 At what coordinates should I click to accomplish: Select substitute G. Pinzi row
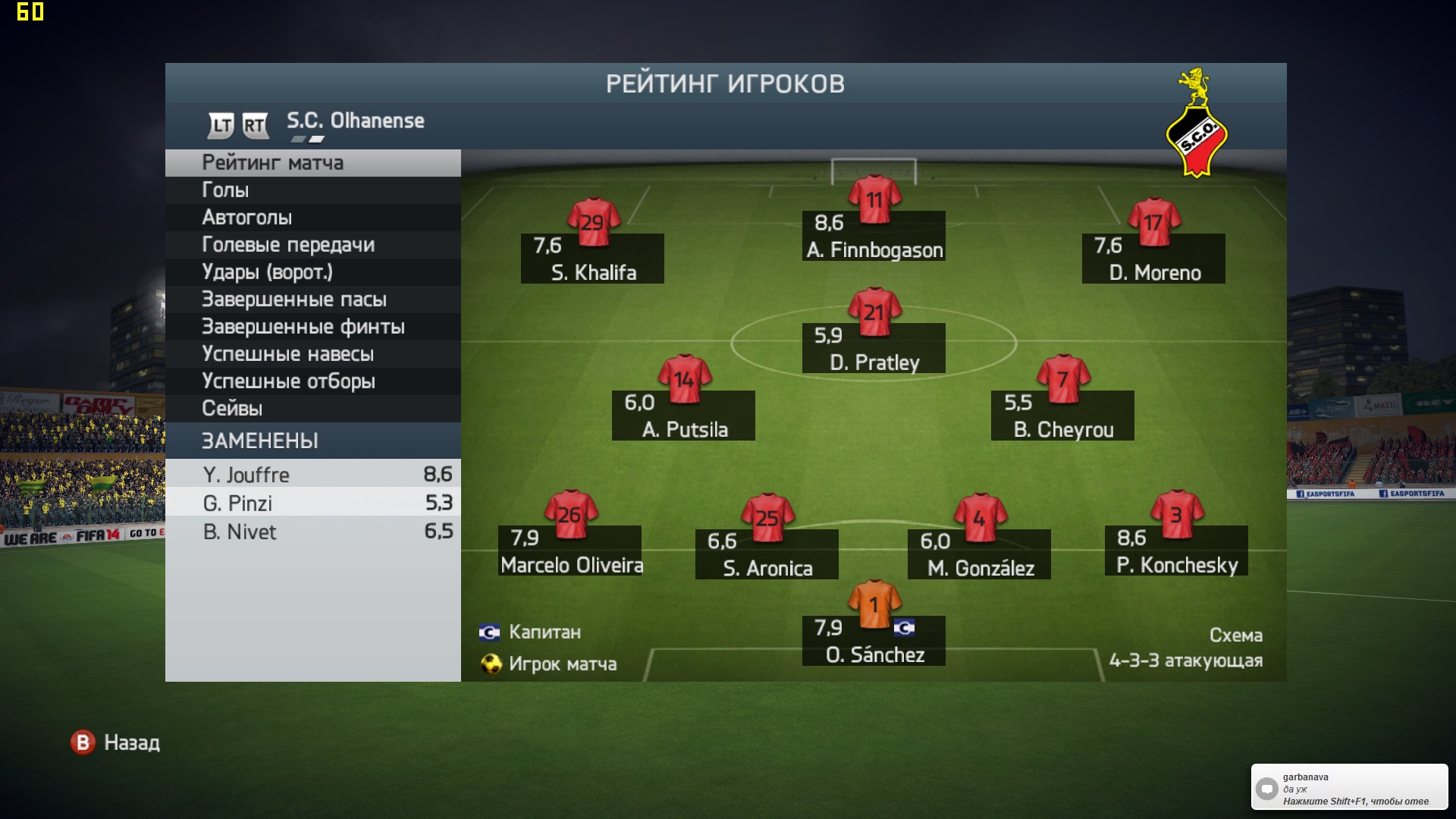[x=312, y=504]
